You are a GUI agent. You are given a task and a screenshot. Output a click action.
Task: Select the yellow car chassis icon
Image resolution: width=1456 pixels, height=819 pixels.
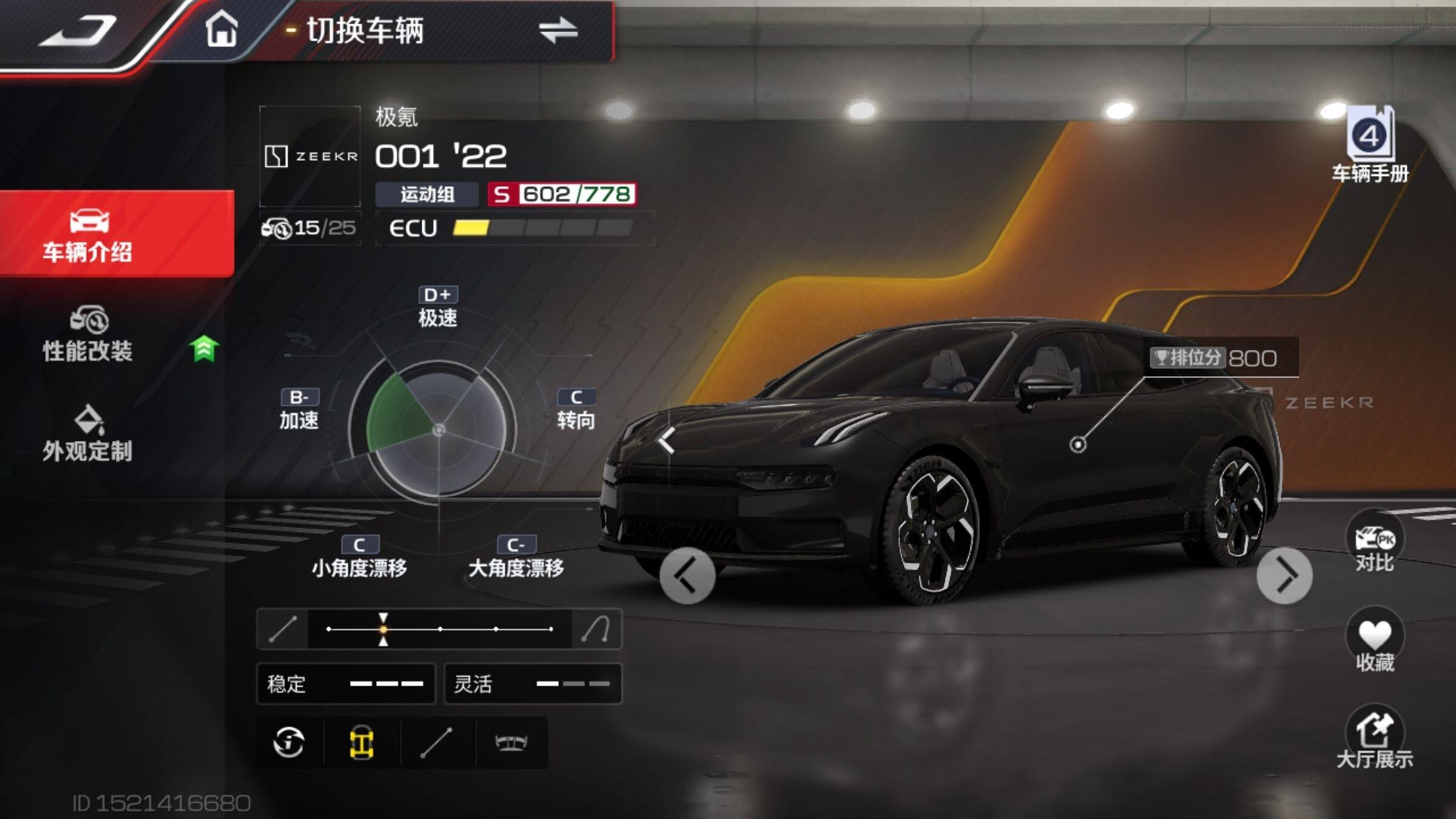362,743
